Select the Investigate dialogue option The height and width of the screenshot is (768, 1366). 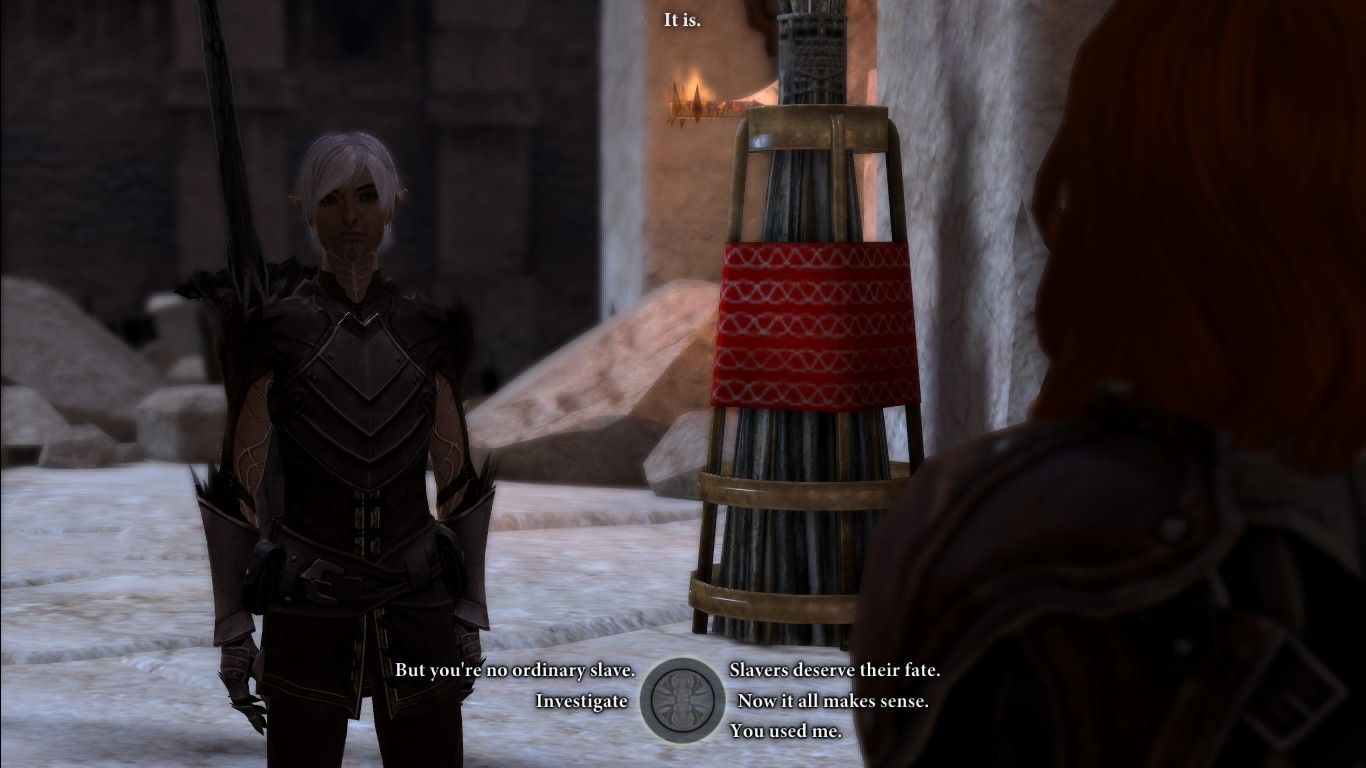(581, 701)
